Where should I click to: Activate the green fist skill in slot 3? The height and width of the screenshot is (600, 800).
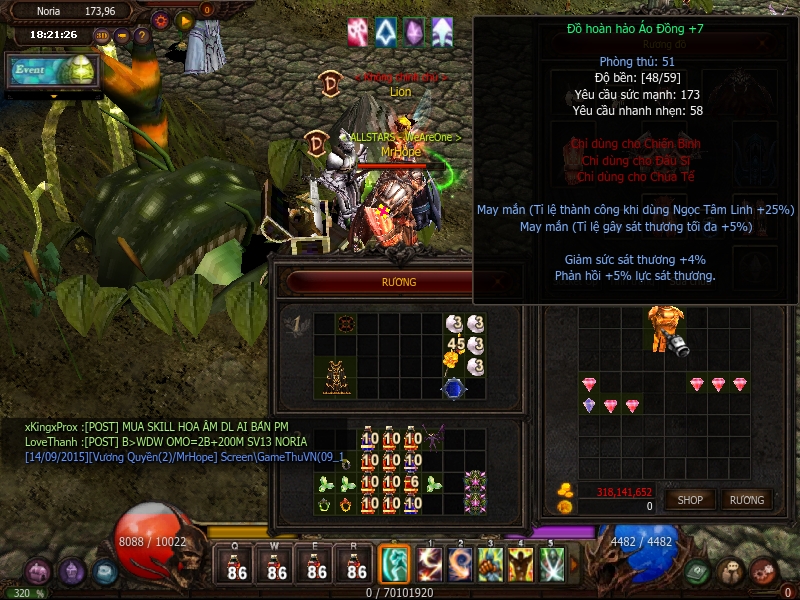pyautogui.click(x=491, y=564)
